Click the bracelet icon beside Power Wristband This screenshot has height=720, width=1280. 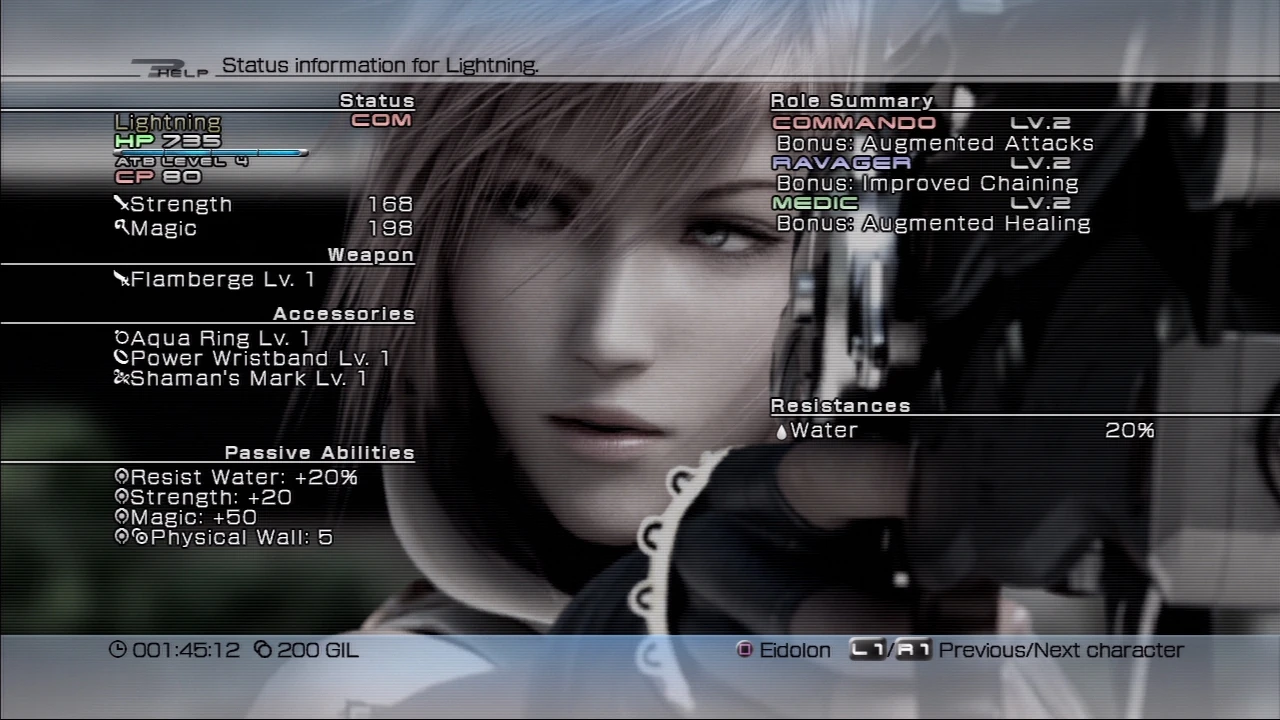[x=121, y=358]
